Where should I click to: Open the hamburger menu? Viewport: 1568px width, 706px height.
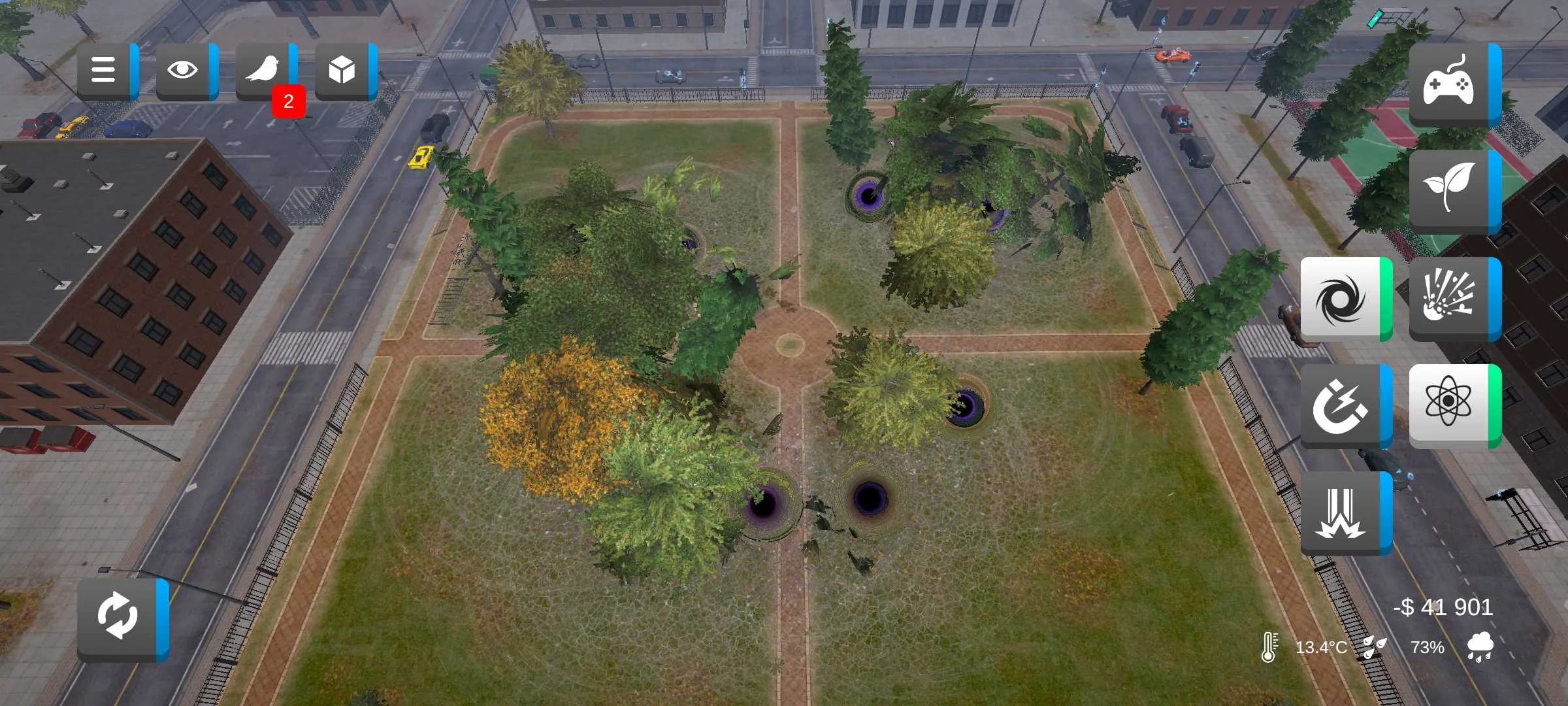105,70
